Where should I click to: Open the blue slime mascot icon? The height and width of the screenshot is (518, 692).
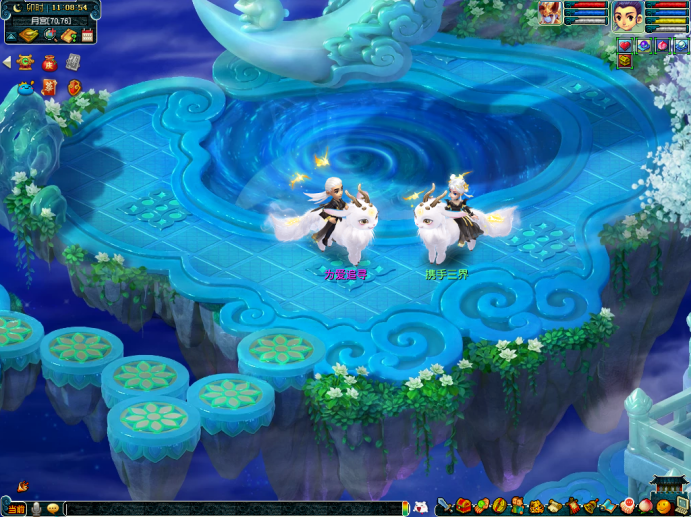coord(26,88)
